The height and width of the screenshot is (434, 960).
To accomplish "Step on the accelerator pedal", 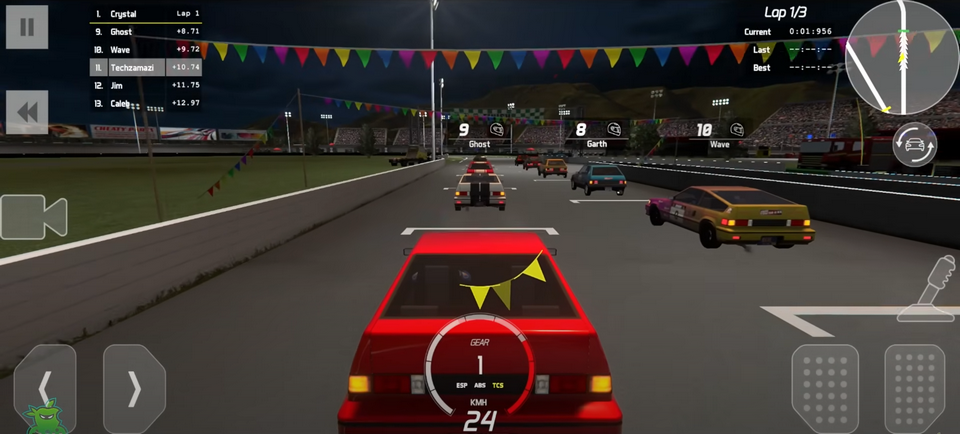I will point(914,388).
